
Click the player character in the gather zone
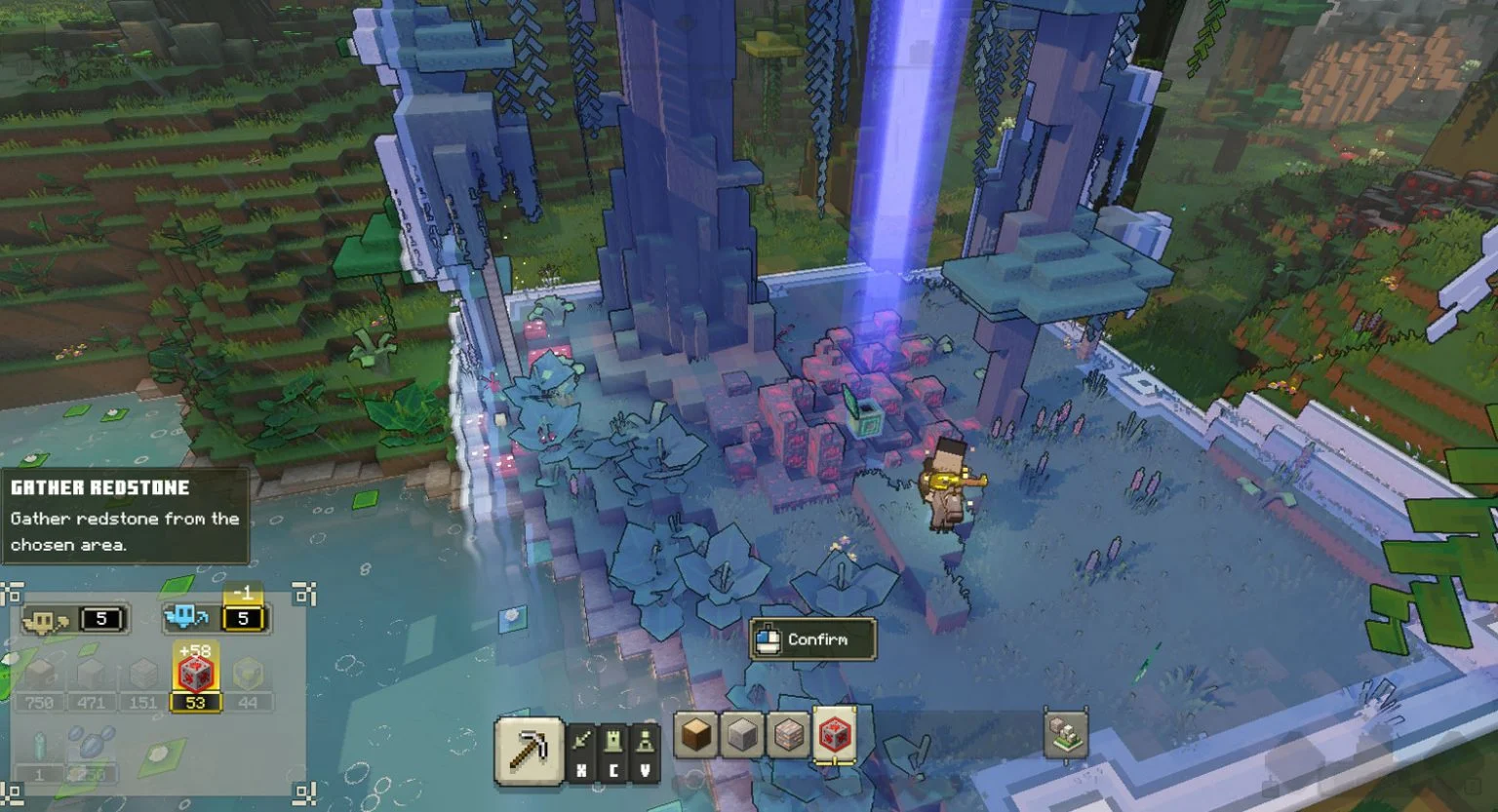tap(951, 484)
